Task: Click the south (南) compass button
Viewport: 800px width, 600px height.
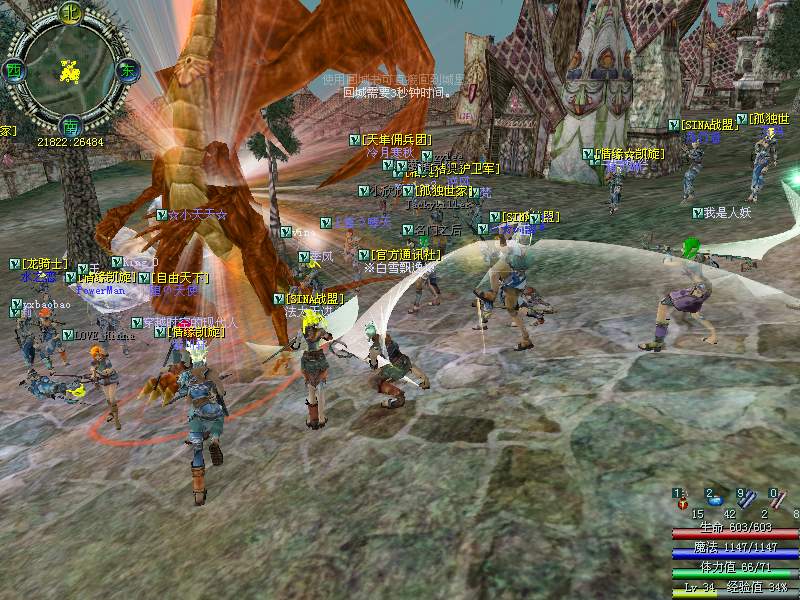Action: (x=70, y=127)
